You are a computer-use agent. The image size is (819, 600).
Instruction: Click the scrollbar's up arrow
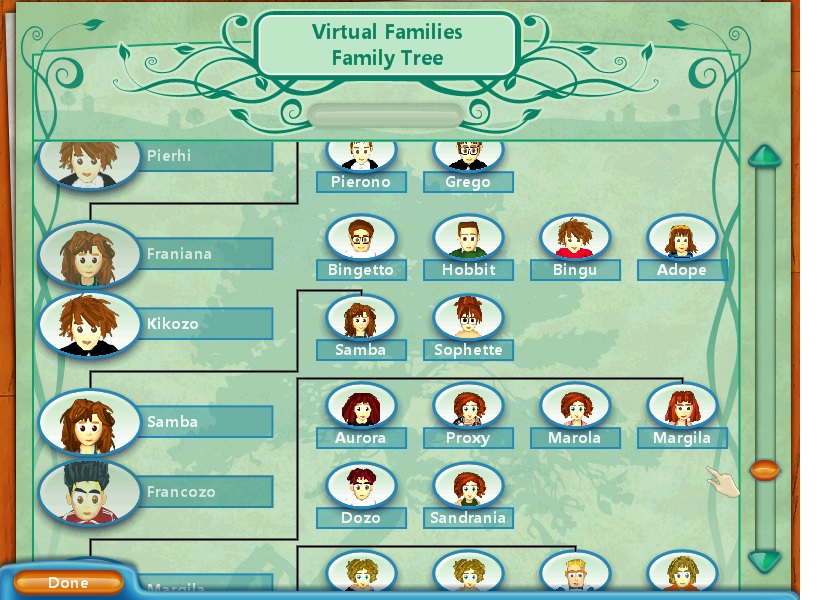[x=765, y=157]
